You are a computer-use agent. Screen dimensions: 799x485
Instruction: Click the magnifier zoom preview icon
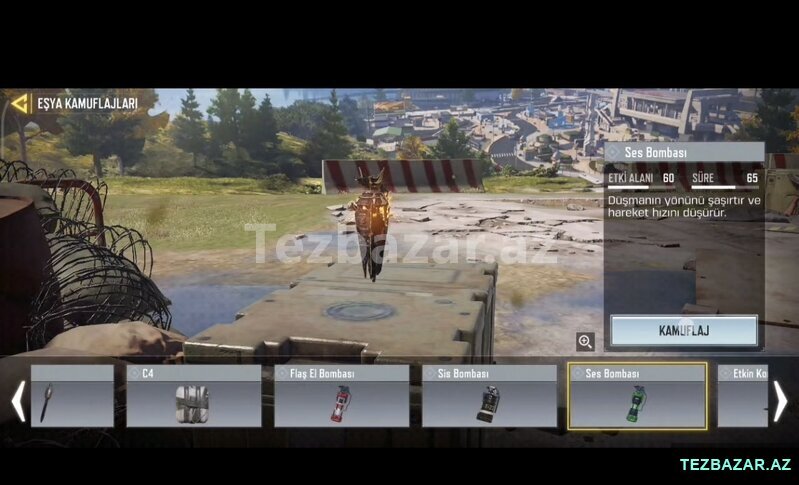coord(586,341)
